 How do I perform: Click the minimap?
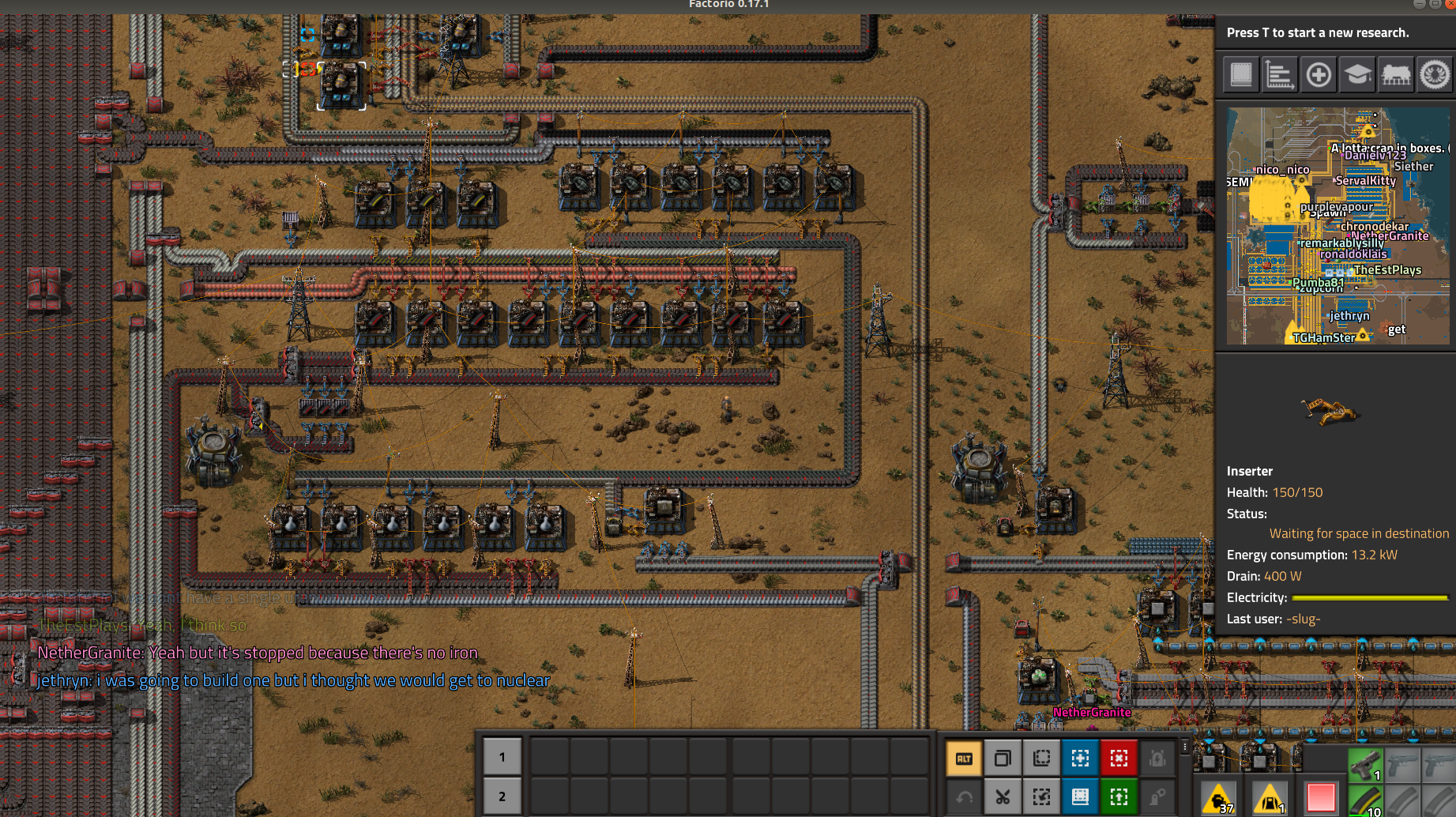click(1338, 226)
